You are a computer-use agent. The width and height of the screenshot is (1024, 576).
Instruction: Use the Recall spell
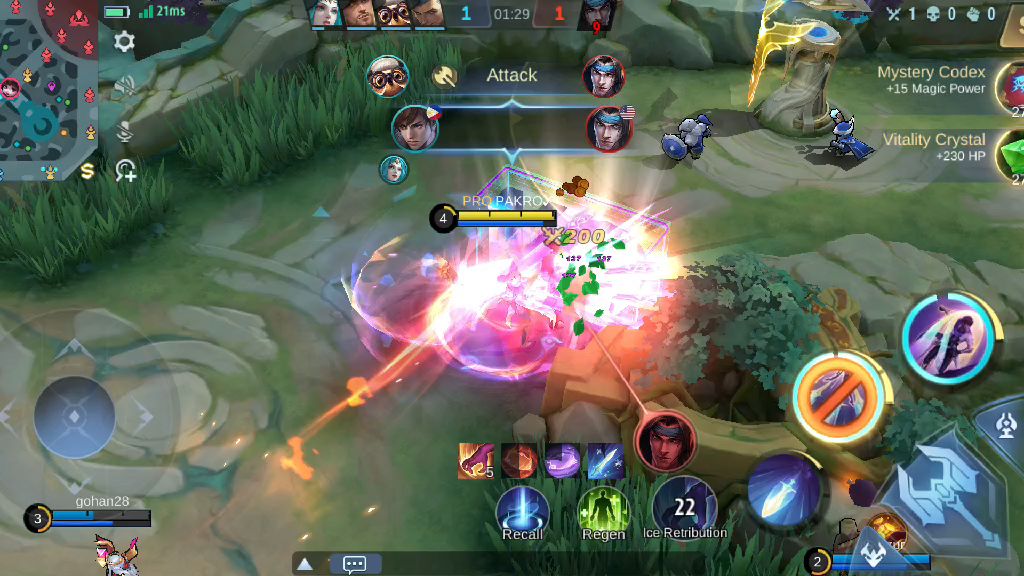click(x=522, y=510)
